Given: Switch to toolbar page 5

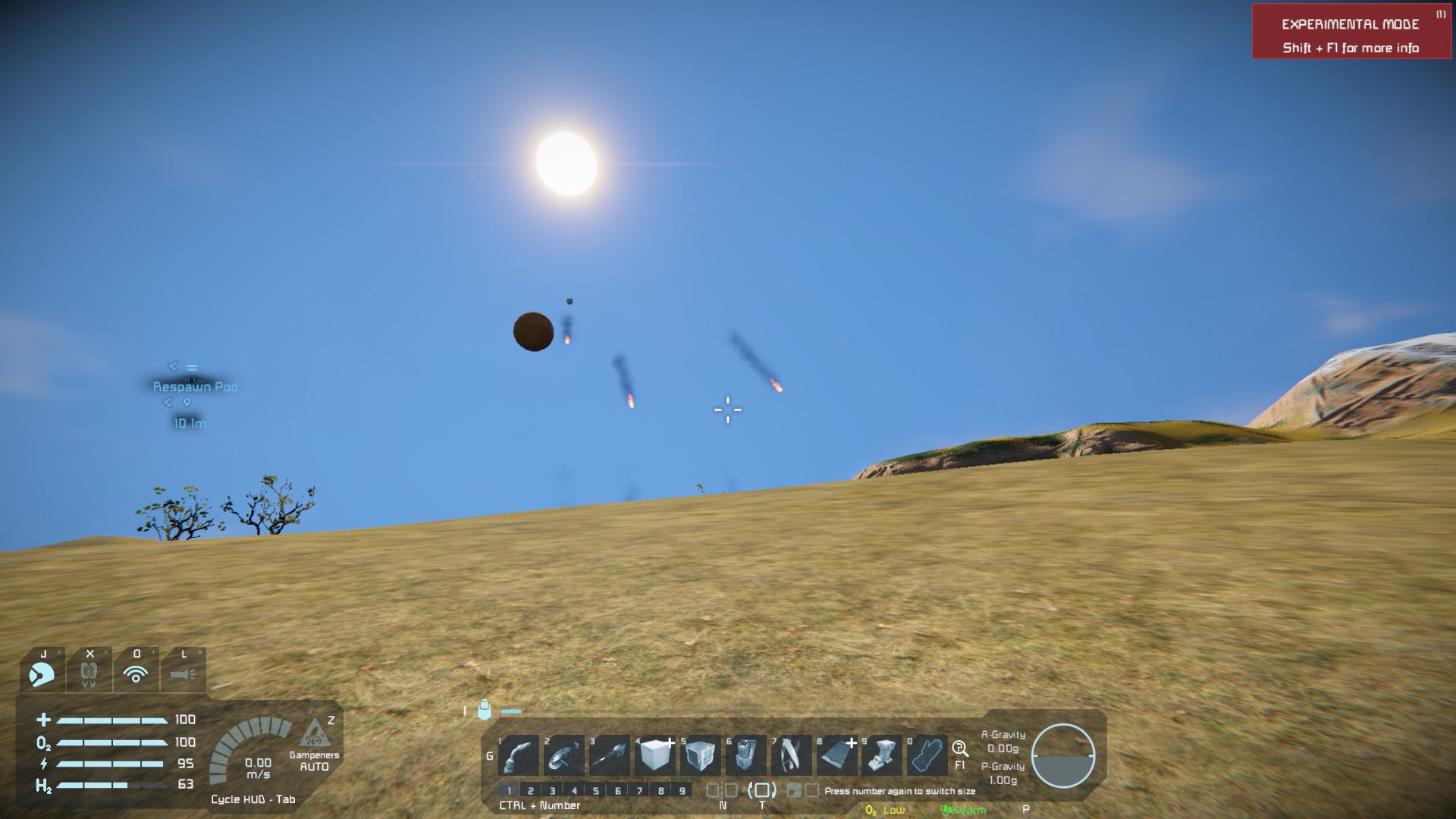Looking at the screenshot, I should [x=596, y=790].
